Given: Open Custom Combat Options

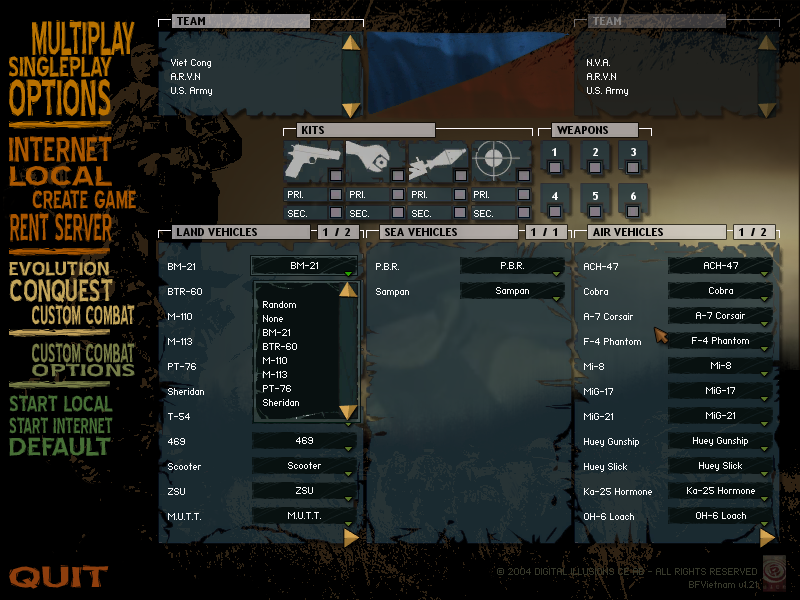Looking at the screenshot, I should coord(82,361).
